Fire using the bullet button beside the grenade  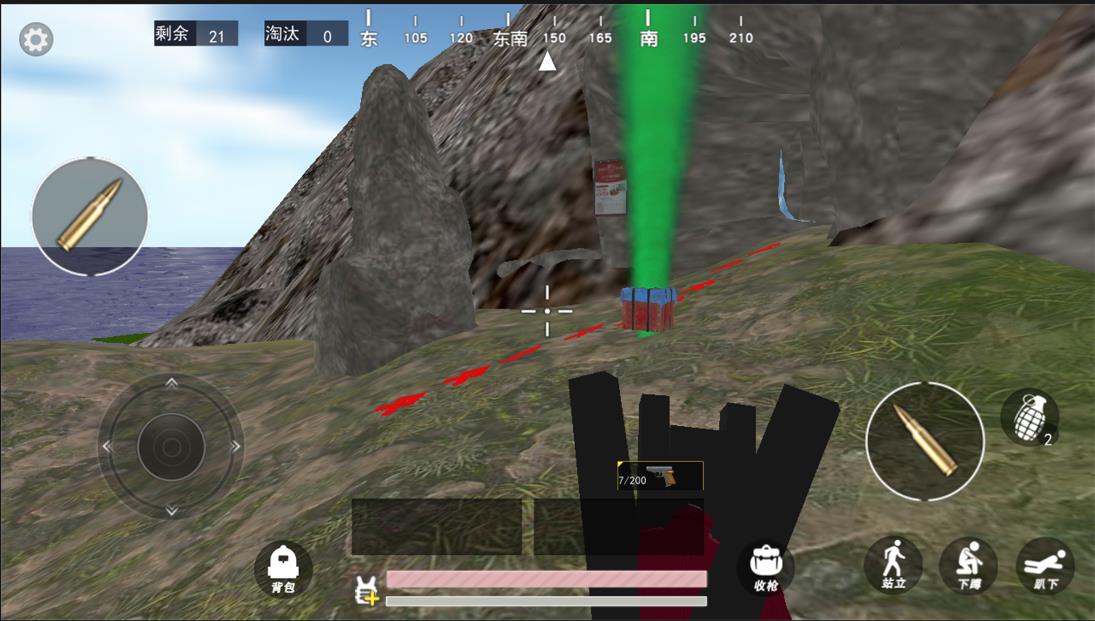tap(925, 441)
